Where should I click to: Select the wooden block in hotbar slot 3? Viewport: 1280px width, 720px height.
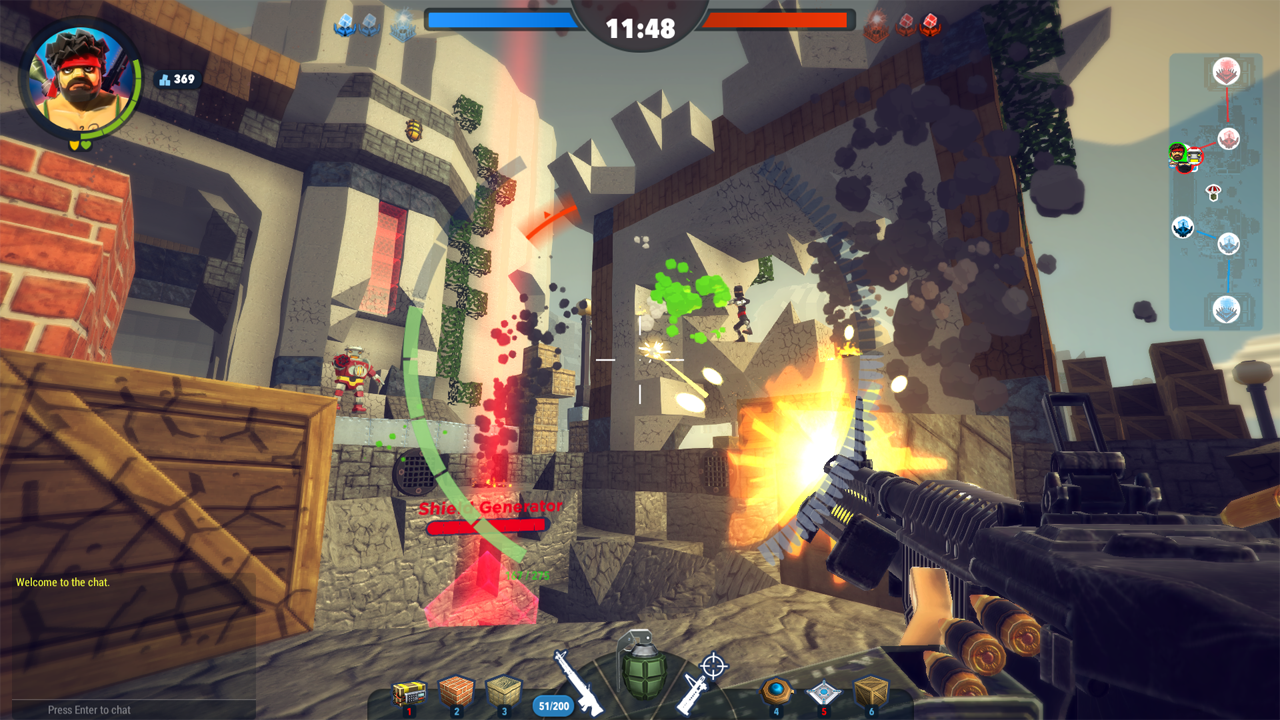coord(504,691)
